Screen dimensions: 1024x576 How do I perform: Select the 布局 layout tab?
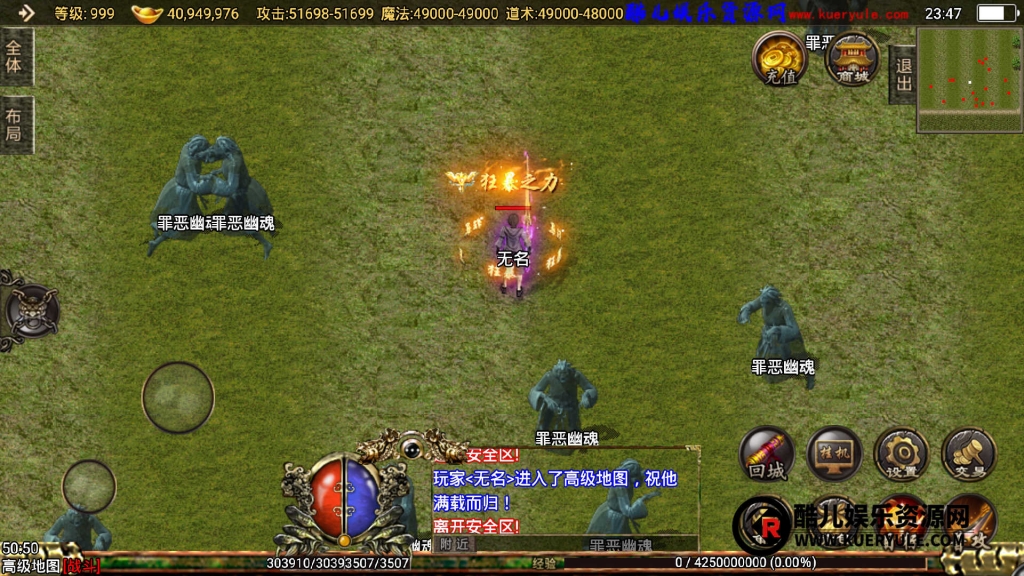point(14,125)
